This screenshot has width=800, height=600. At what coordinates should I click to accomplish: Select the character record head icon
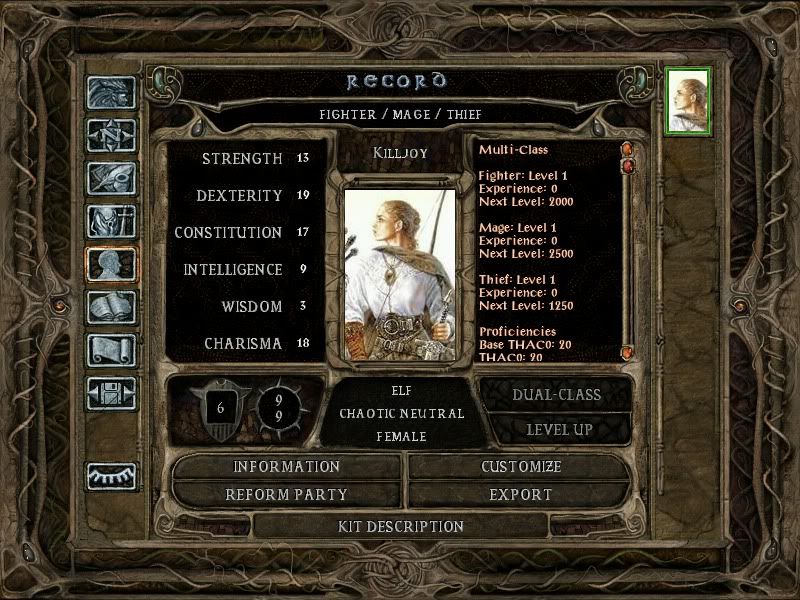click(x=111, y=264)
